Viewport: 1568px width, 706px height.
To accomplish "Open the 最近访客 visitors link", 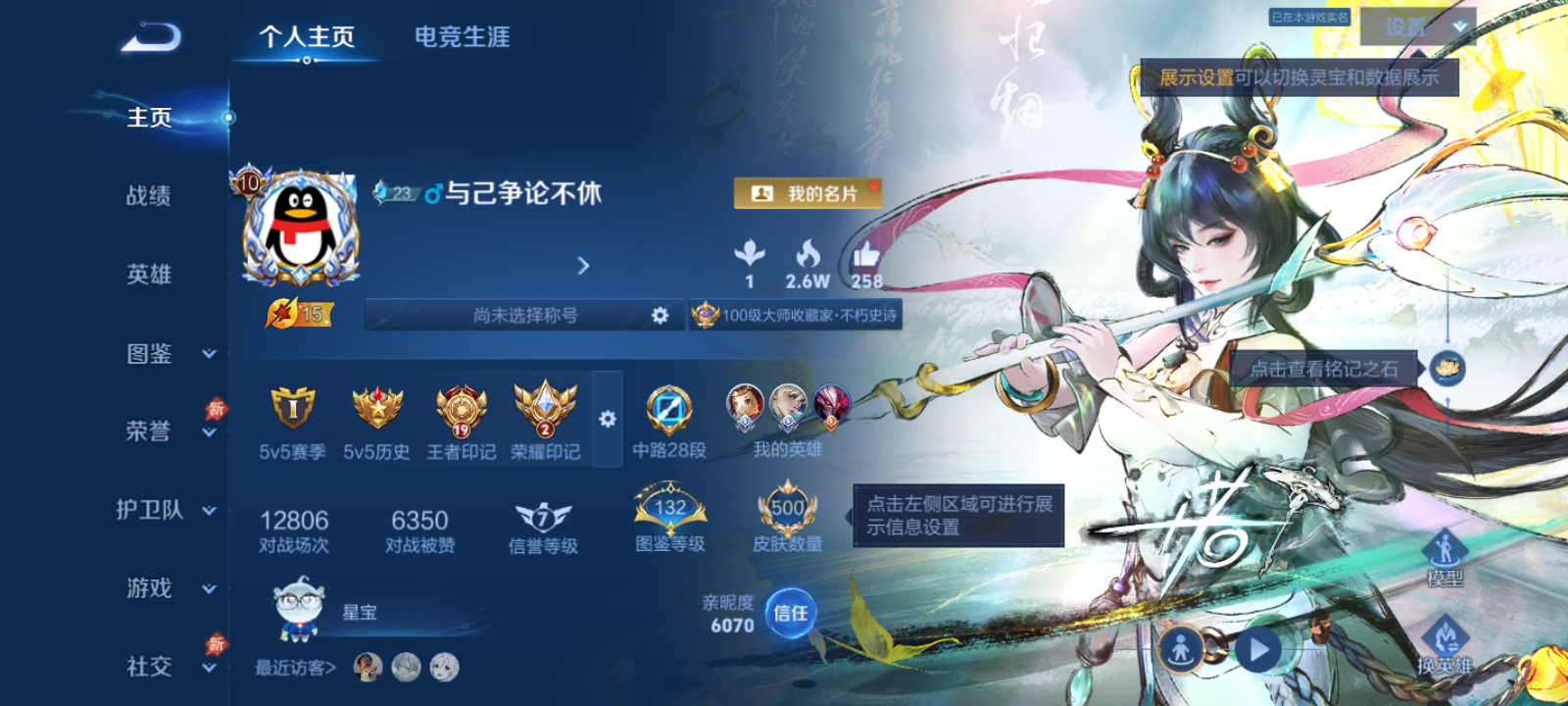I will 294,666.
